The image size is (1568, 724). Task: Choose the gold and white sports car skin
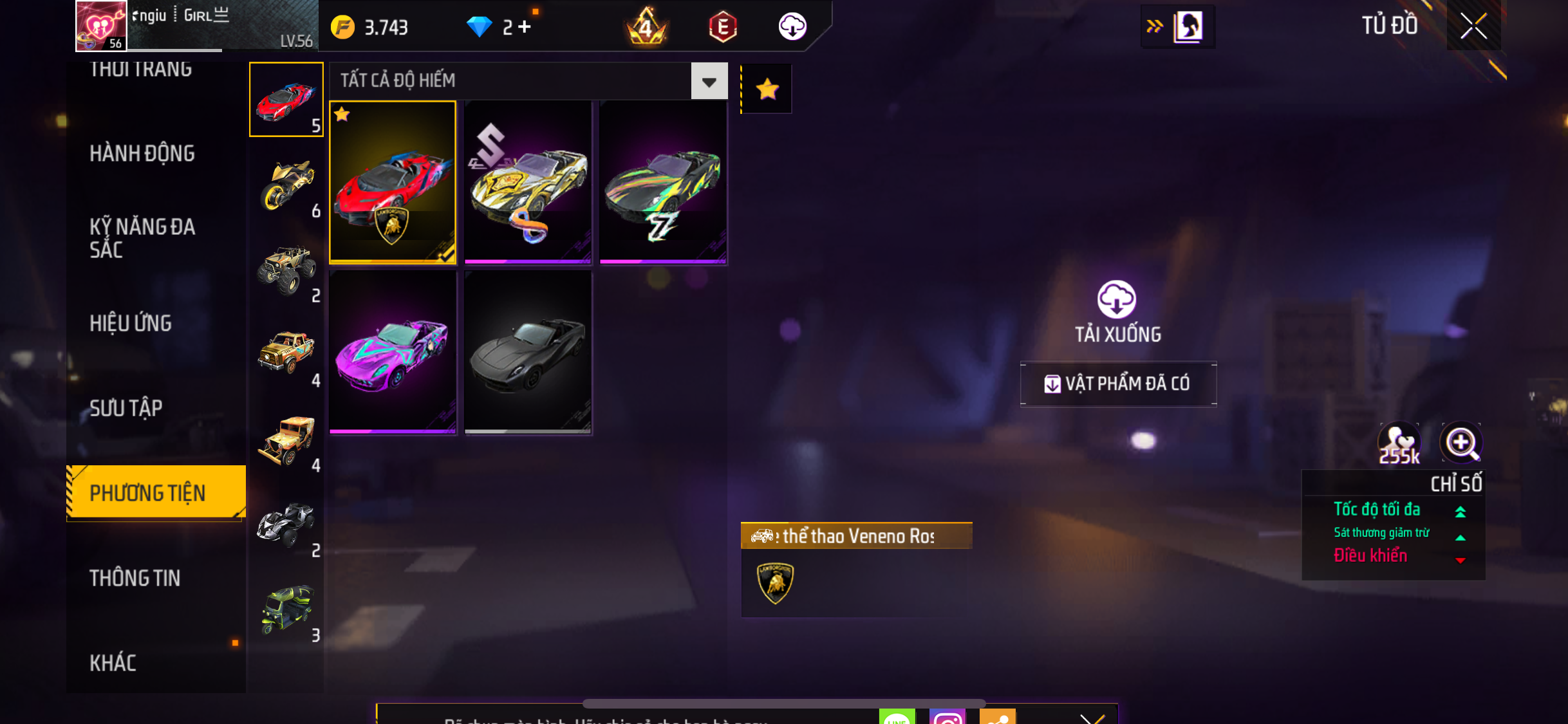(528, 182)
